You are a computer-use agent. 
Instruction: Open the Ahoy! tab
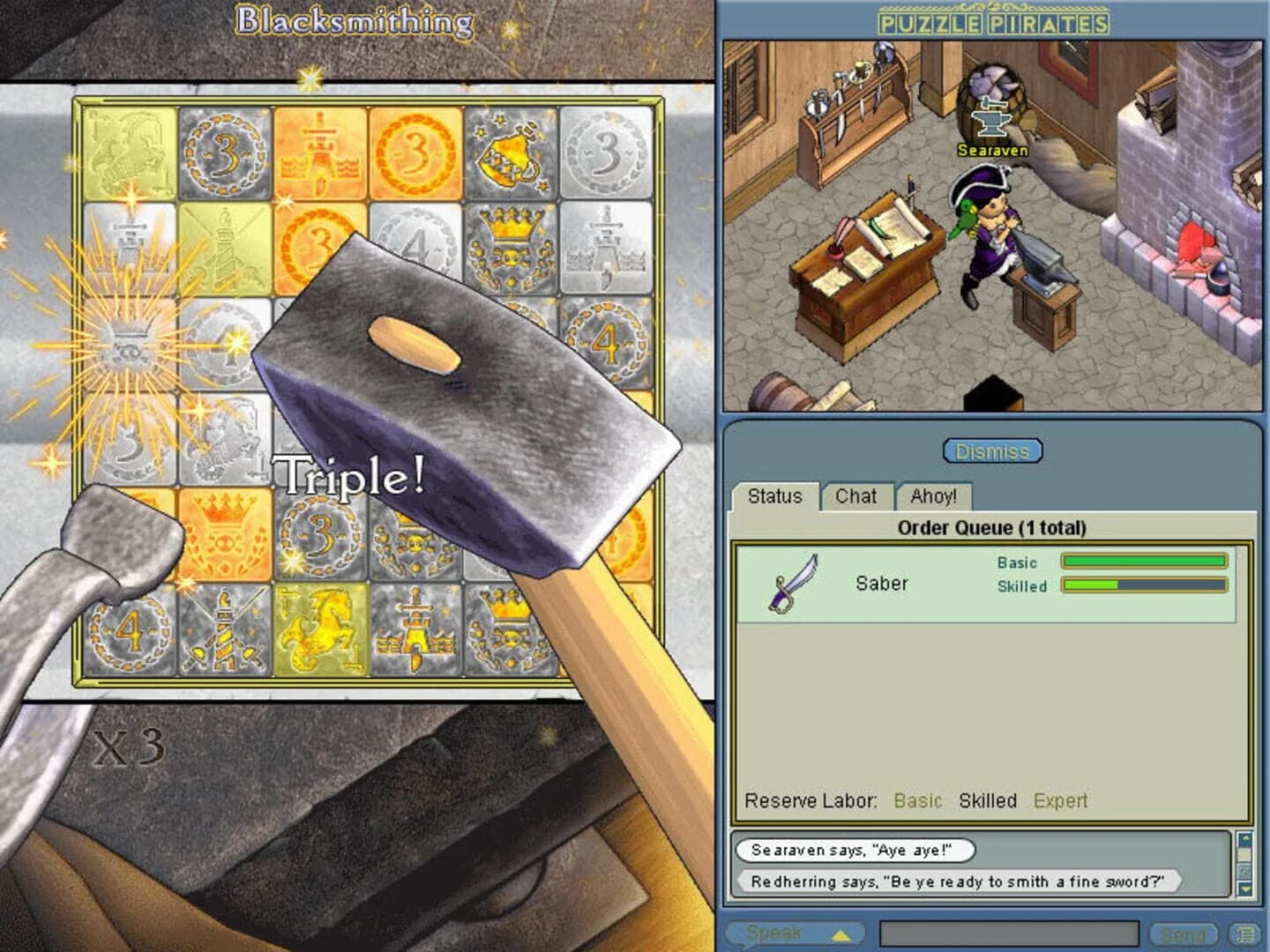pos(934,496)
